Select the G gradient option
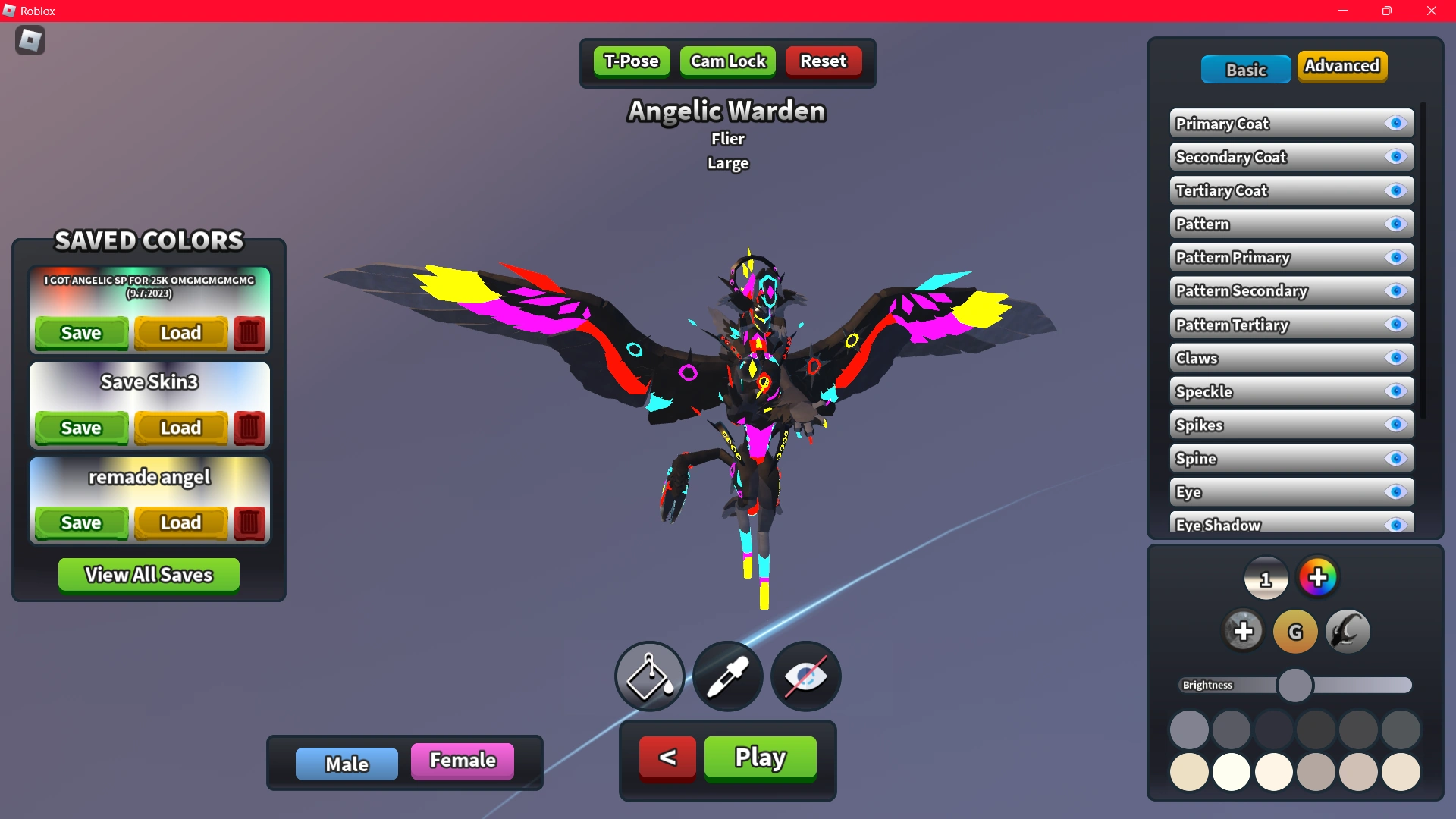Viewport: 1456px width, 819px height. [1294, 631]
